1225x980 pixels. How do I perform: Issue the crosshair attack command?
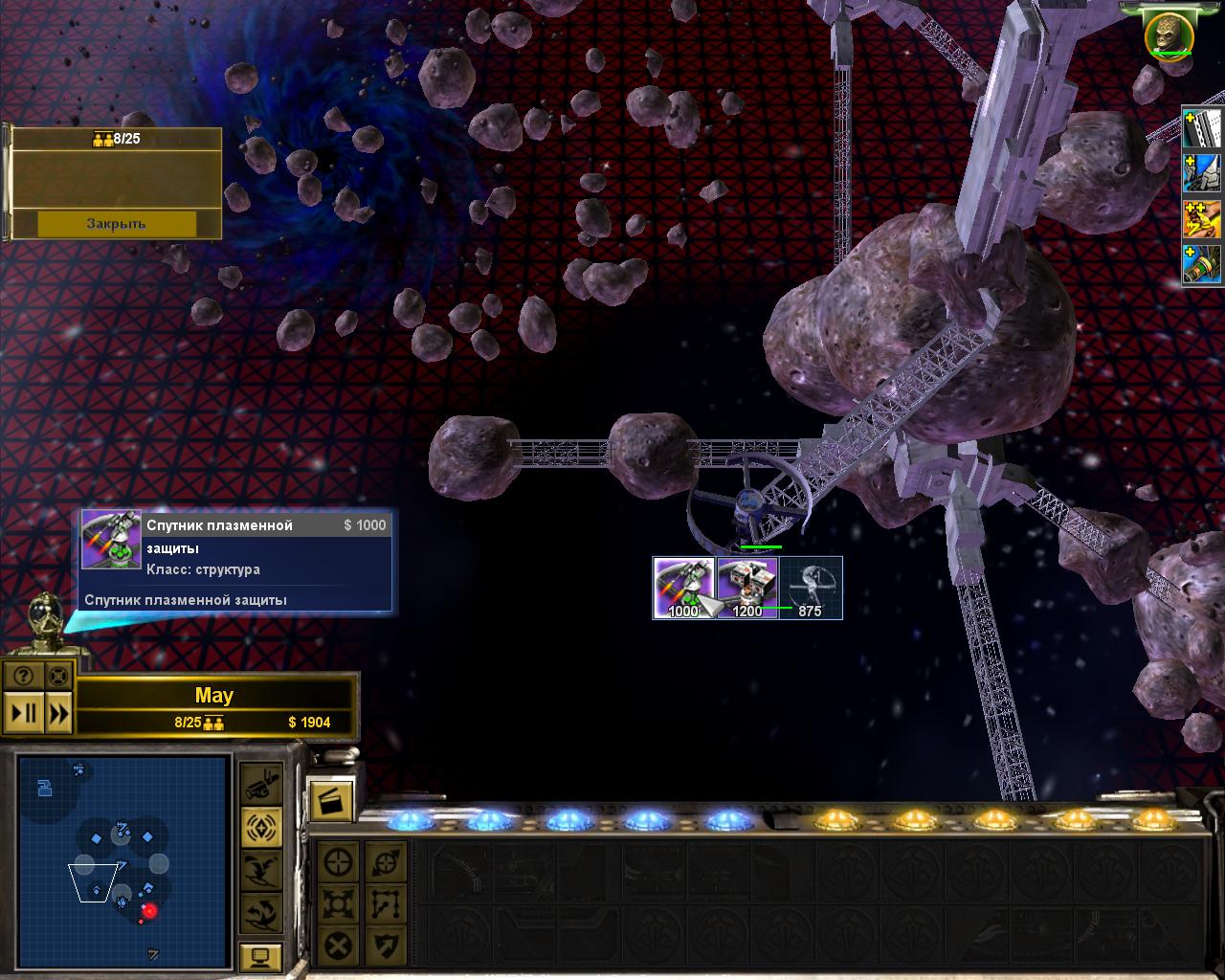click(338, 861)
